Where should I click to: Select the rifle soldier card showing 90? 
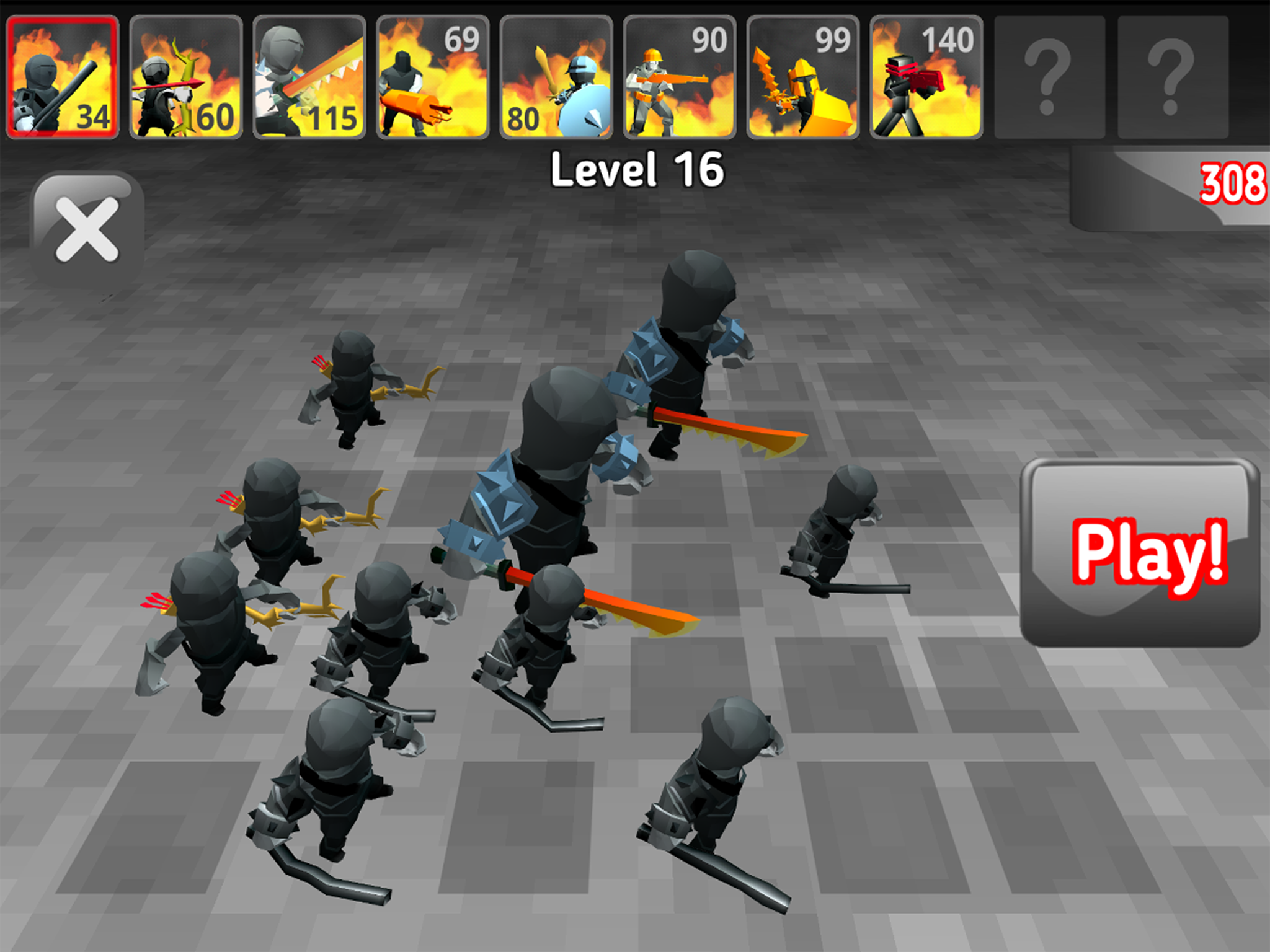point(679,74)
